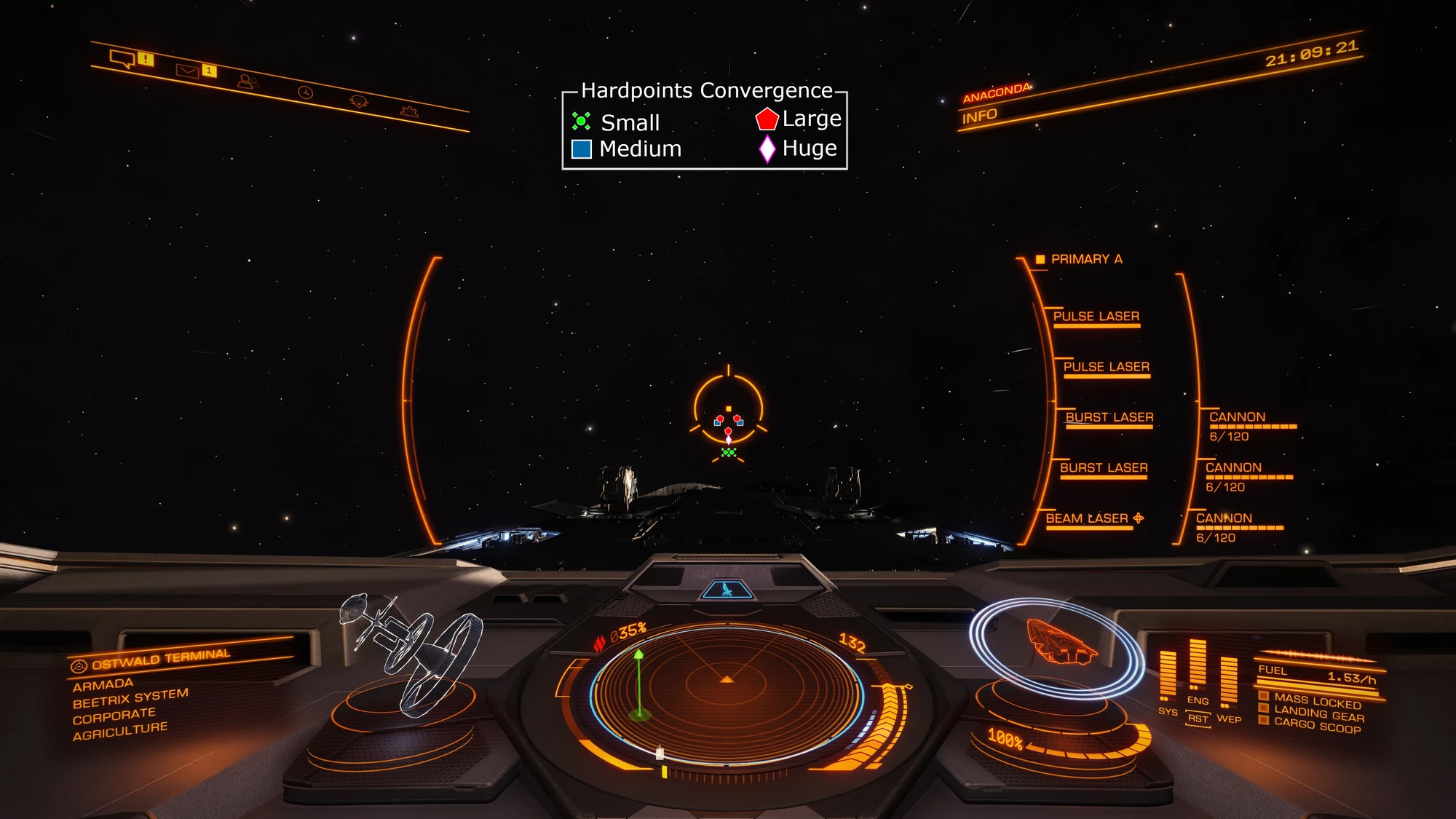Open the comms settings gear icon
1456x819 pixels.
click(409, 110)
